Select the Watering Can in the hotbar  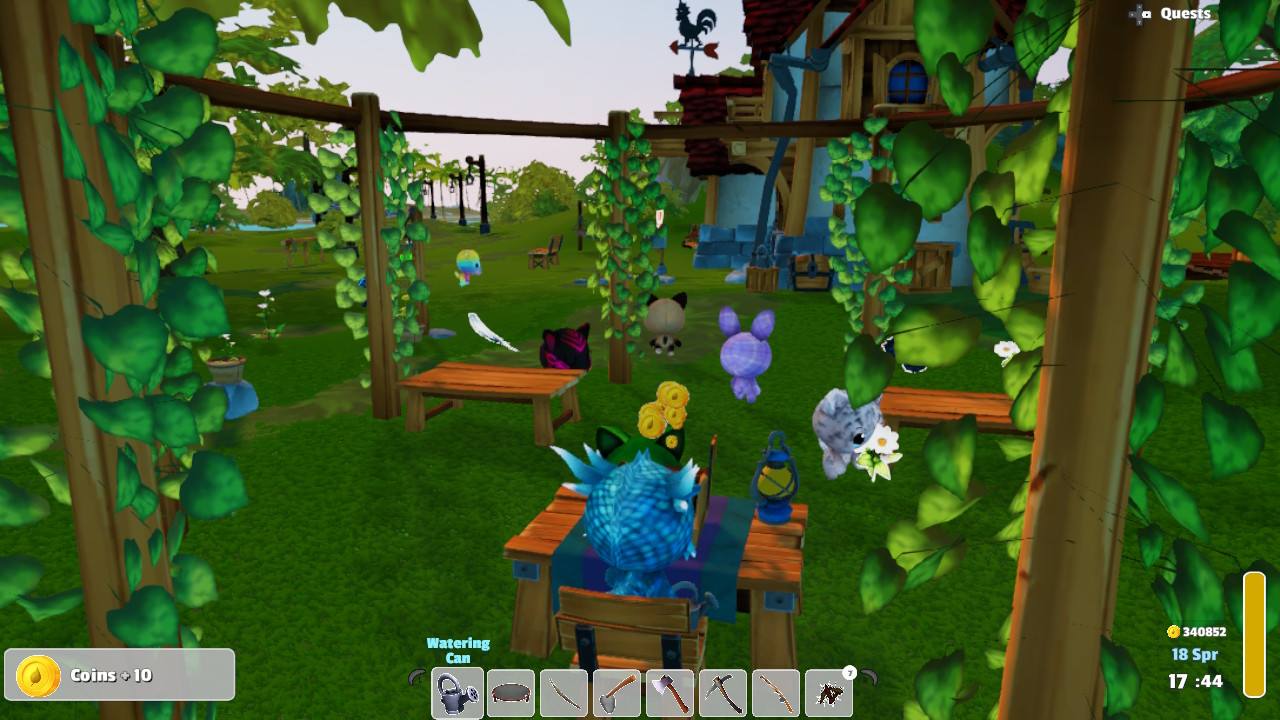click(456, 690)
